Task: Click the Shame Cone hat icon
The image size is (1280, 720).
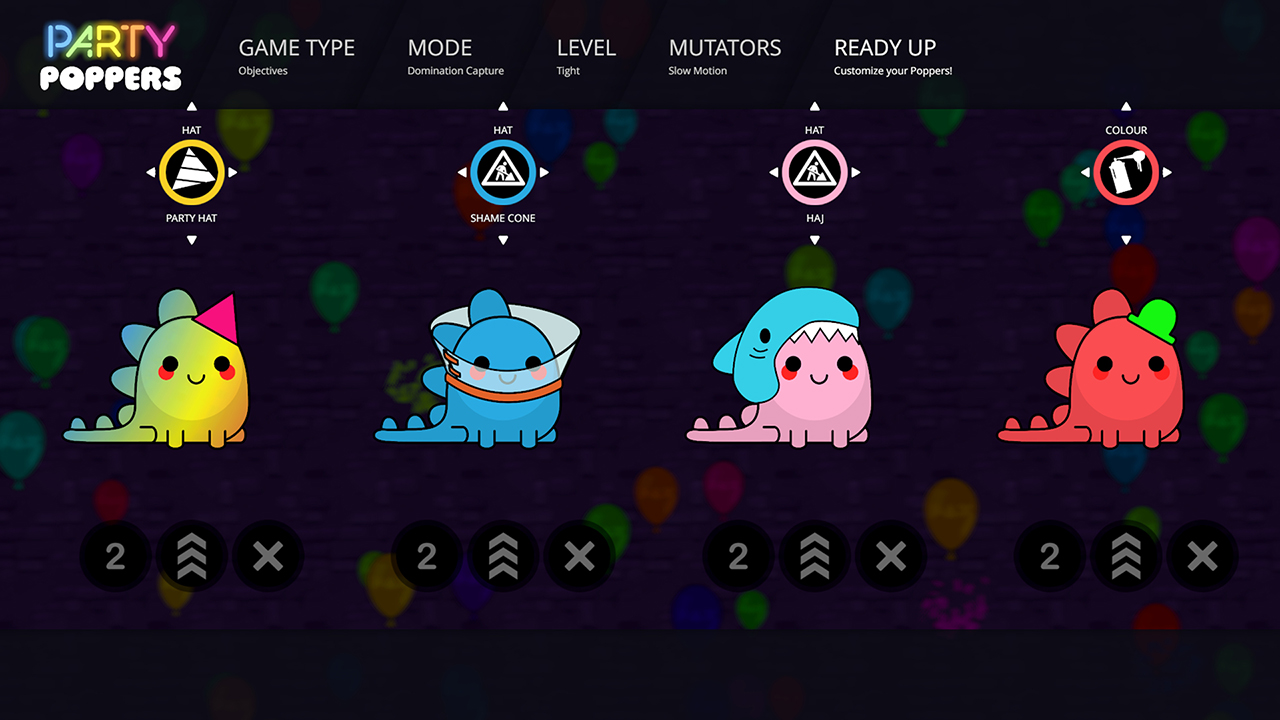Action: pos(502,171)
